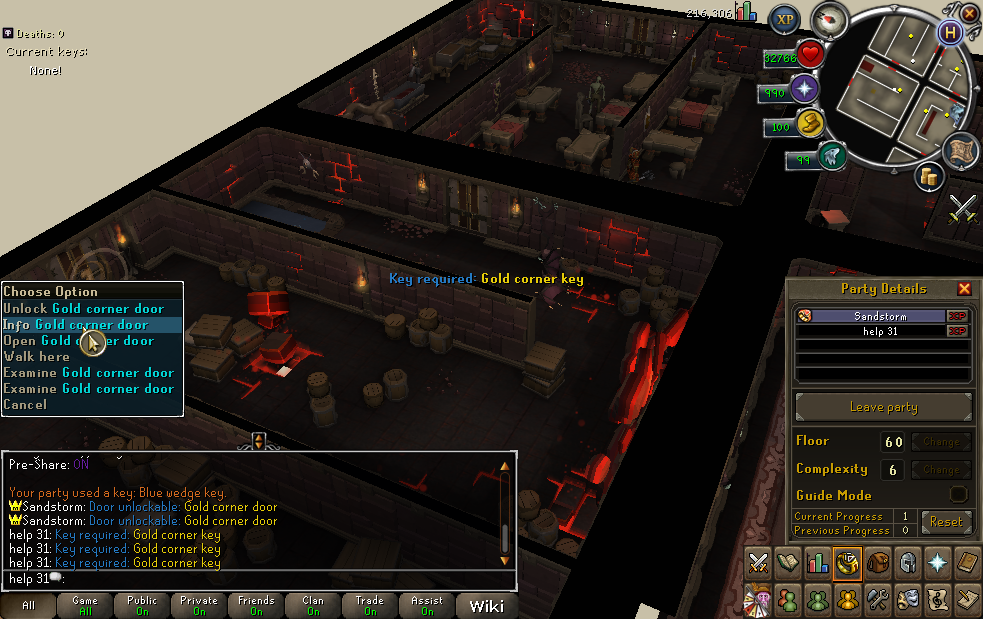The height and width of the screenshot is (619, 983).
Task: Choose Open Gold corner door option
Action: pyautogui.click(x=78, y=341)
